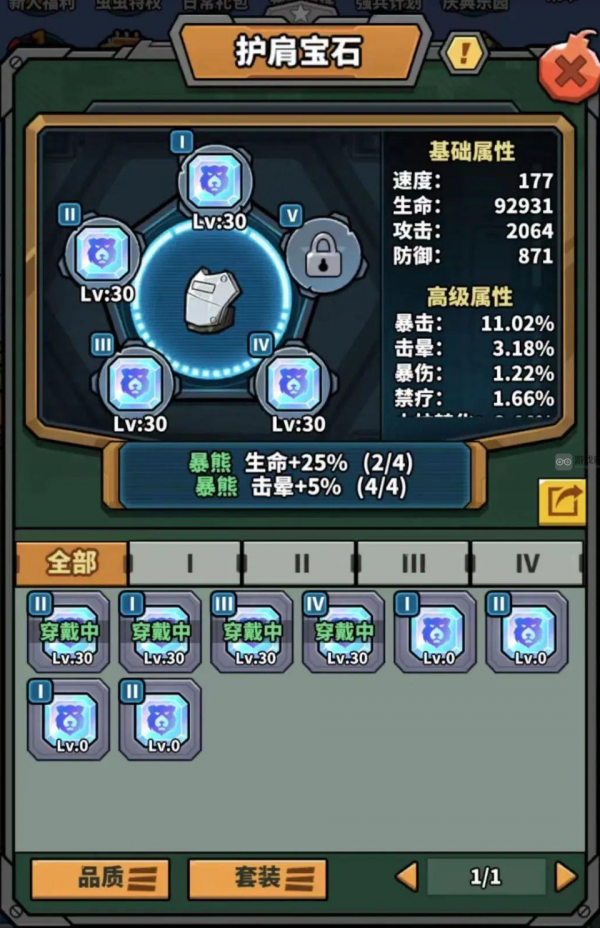Viewport: 600px width, 928px height.
Task: Open the yellow exclamation info icon
Action: pyautogui.click(x=463, y=52)
